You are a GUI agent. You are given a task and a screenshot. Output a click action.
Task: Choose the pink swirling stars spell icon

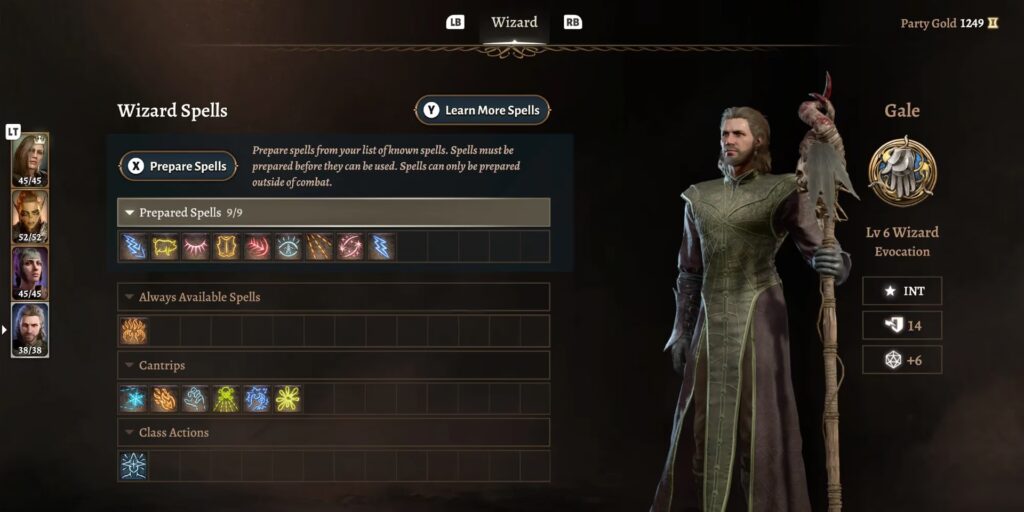(350, 247)
